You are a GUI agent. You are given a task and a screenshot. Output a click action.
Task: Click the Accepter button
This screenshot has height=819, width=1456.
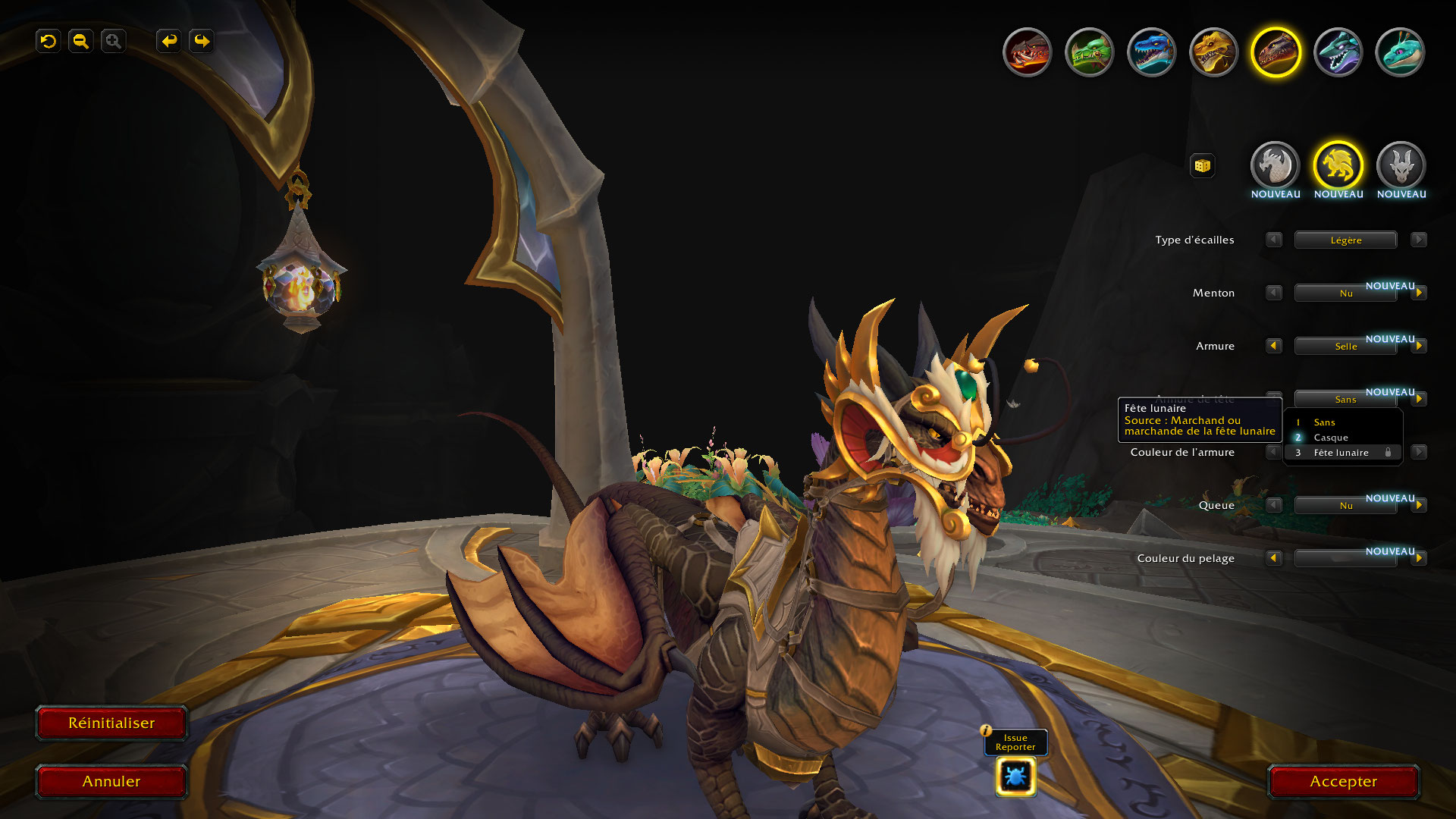click(1343, 782)
